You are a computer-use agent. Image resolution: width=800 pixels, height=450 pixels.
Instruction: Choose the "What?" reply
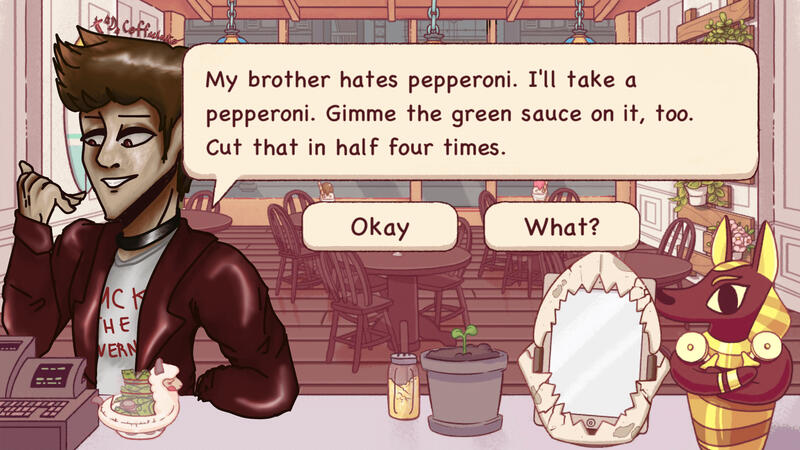[x=562, y=227]
